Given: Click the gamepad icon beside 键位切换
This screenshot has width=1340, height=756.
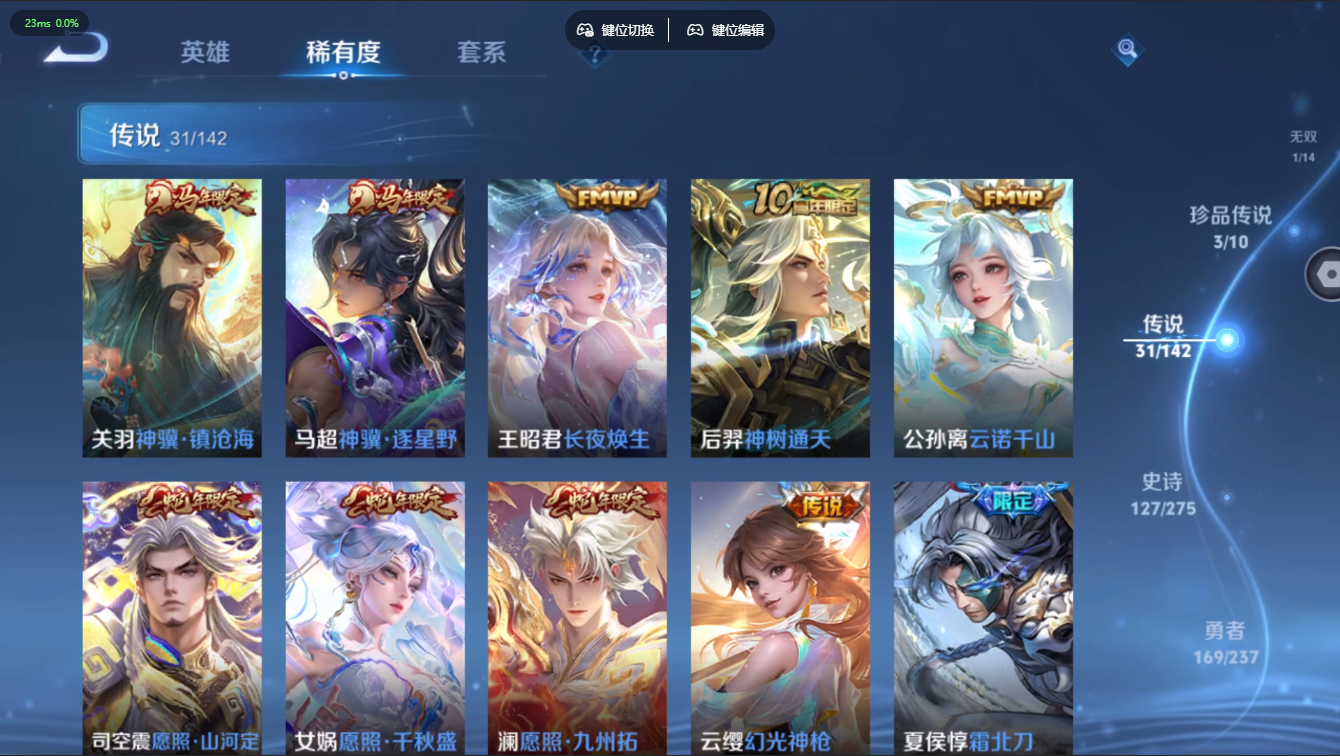Looking at the screenshot, I should tap(584, 30).
